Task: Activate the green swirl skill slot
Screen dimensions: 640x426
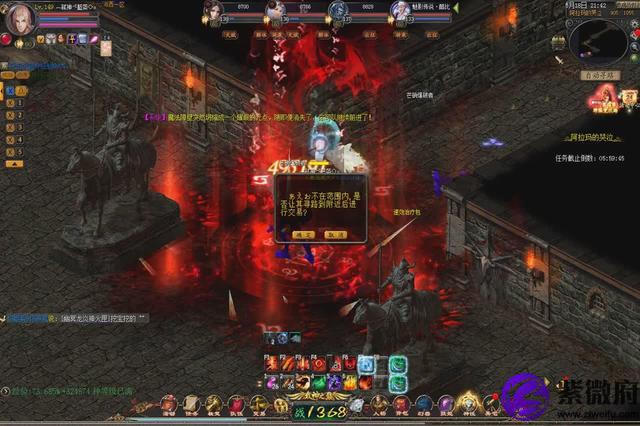Action: [398, 365]
